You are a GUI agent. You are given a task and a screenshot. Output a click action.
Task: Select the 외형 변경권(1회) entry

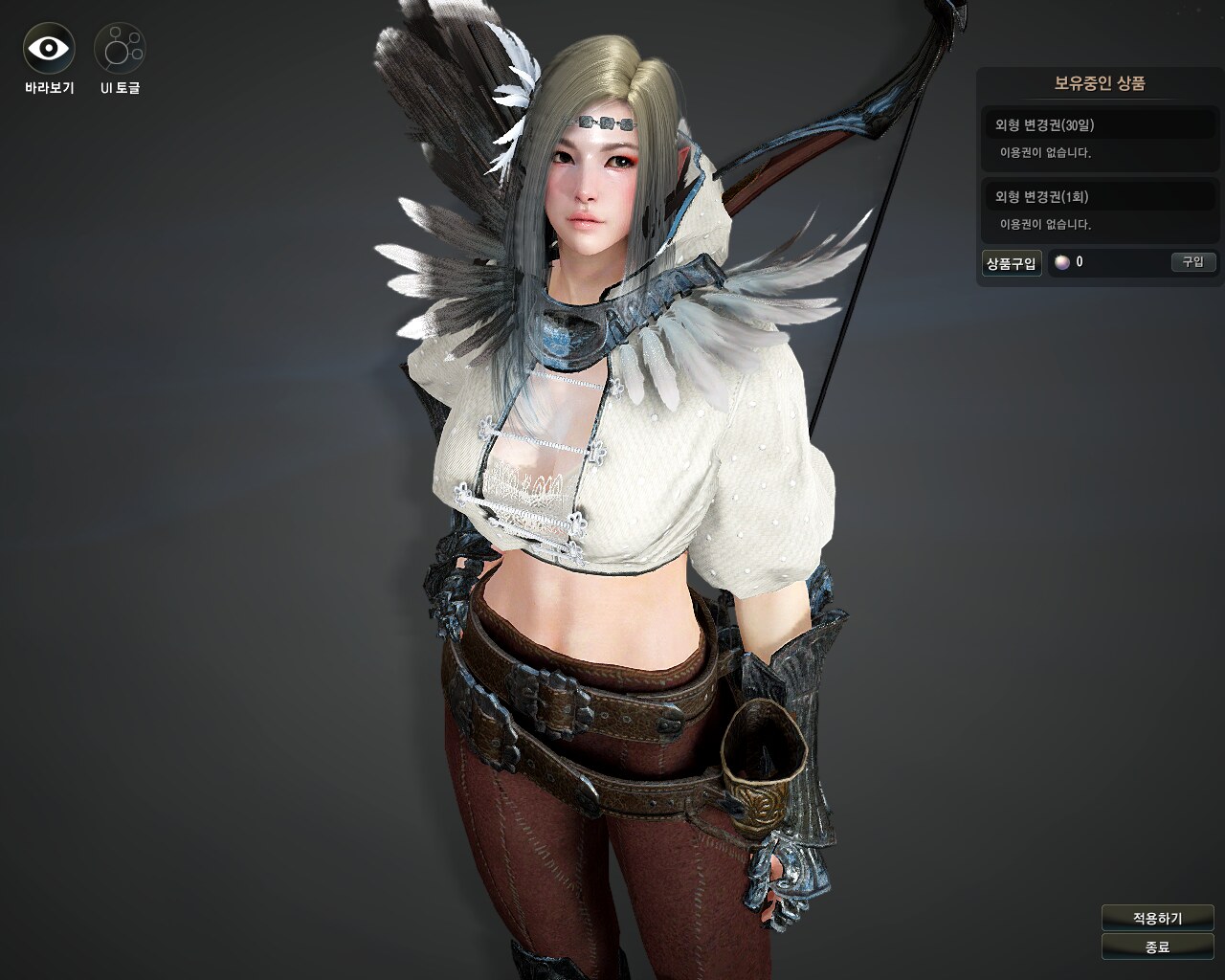[x=1100, y=197]
